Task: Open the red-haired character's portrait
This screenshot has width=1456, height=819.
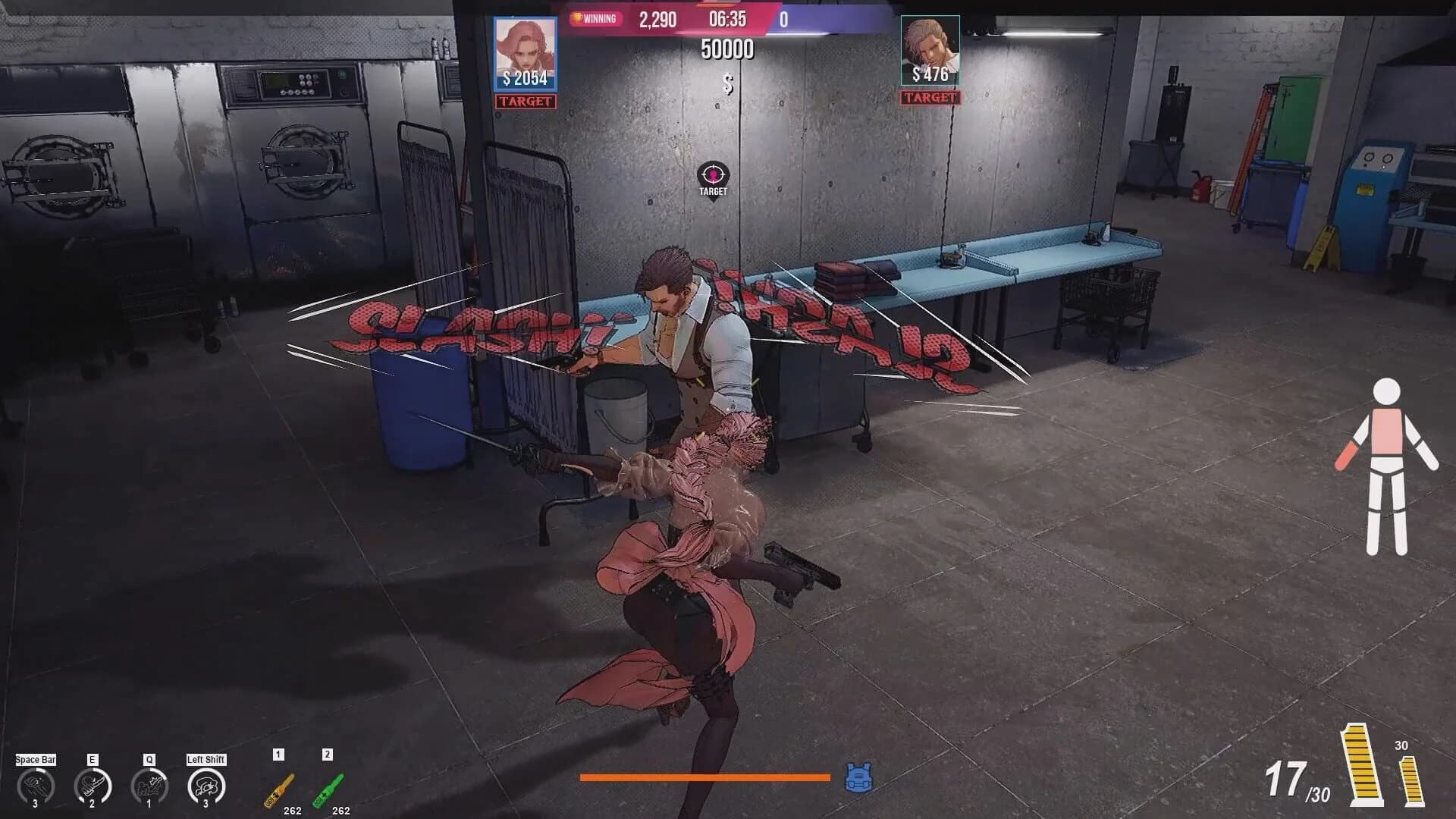Action: (x=525, y=49)
